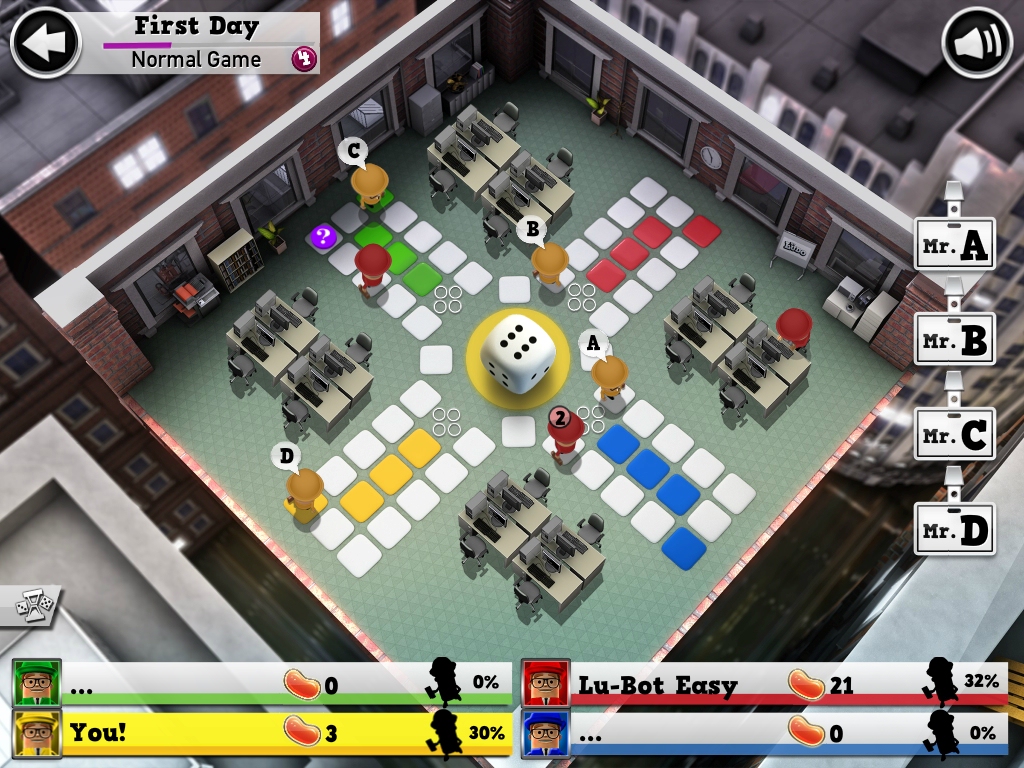Open the dice and hourglass side tab
This screenshot has width=1024, height=768.
[28, 606]
